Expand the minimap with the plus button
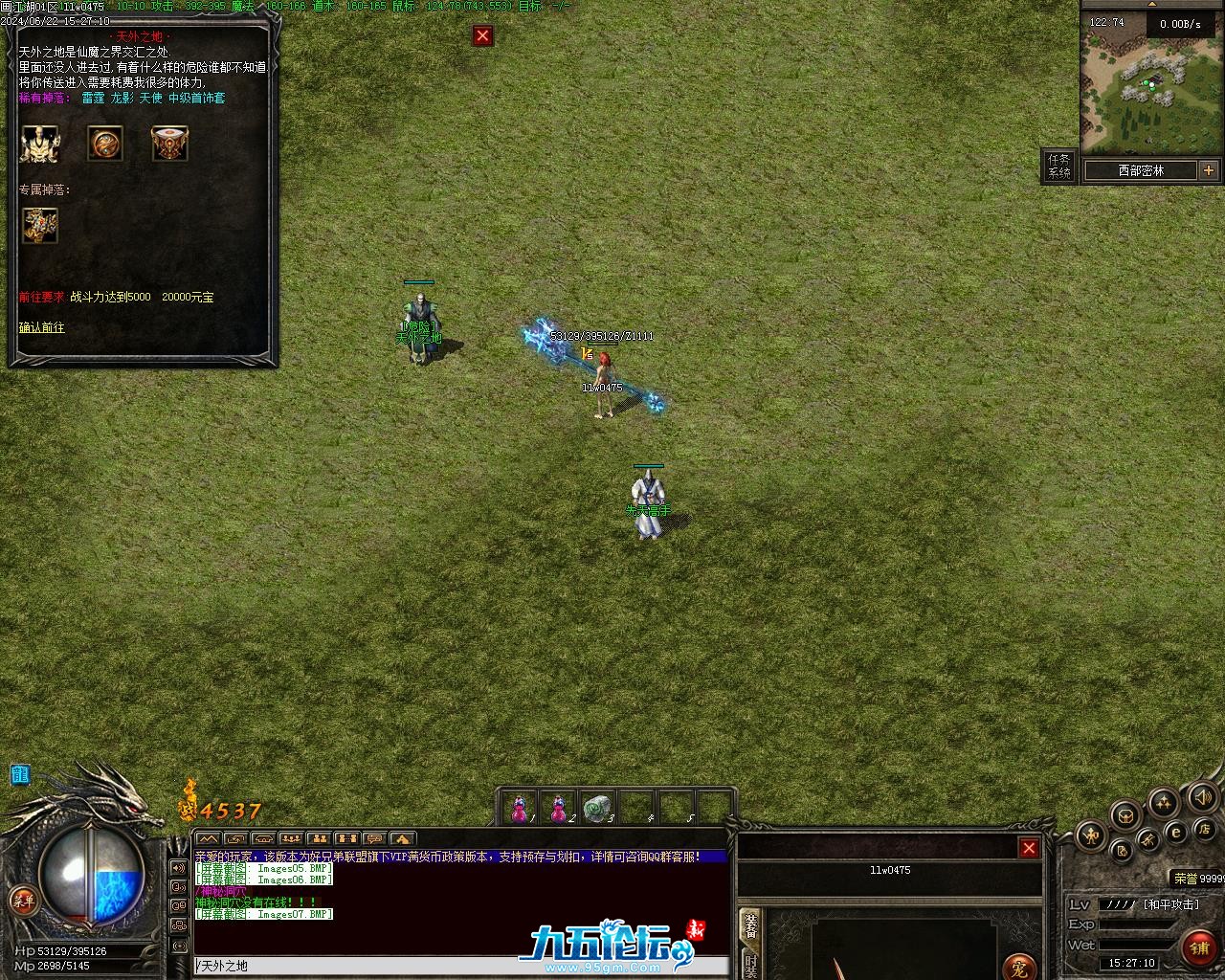This screenshot has height=980, width=1225. click(1208, 170)
